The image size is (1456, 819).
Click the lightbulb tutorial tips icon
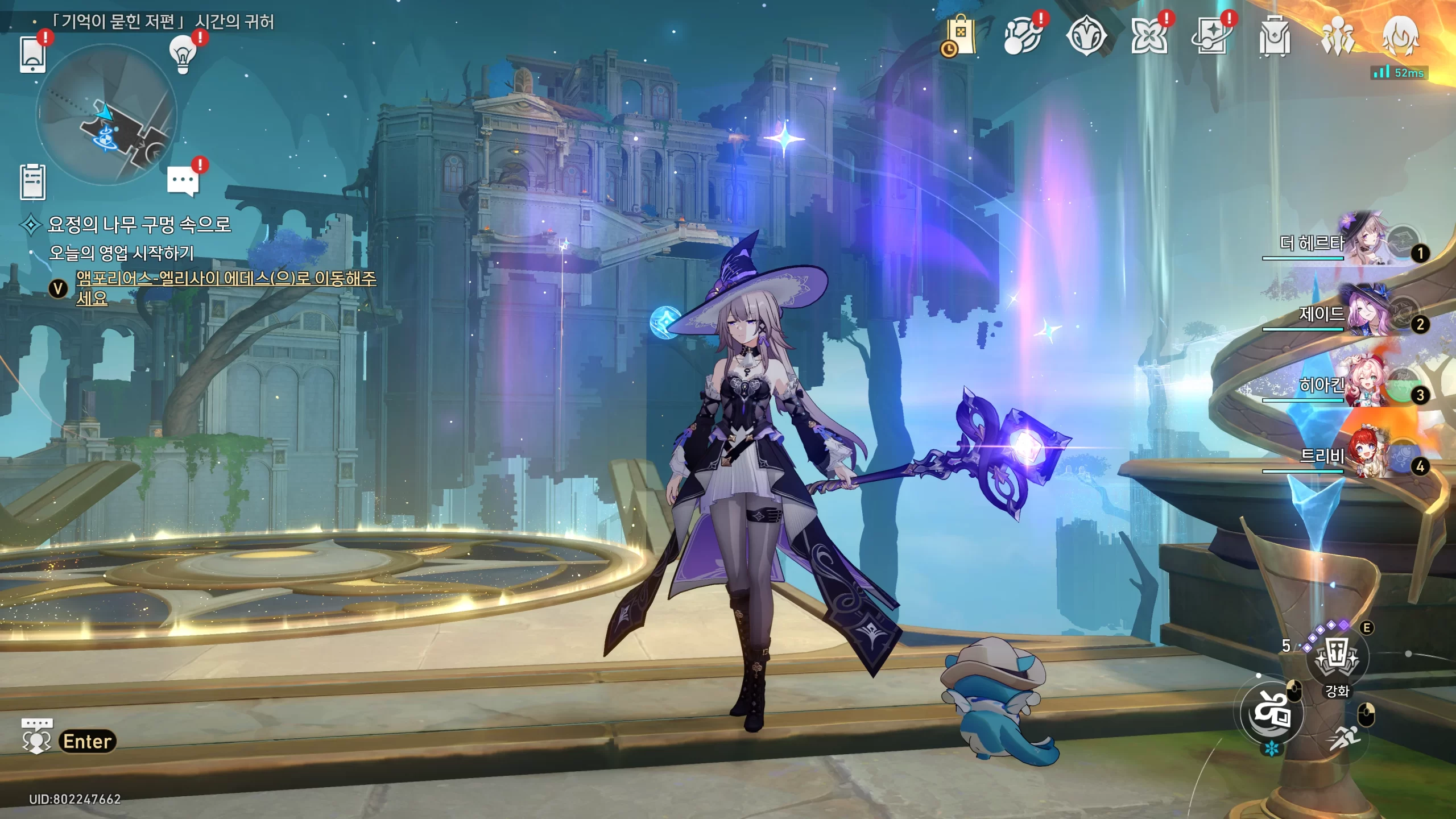182,54
